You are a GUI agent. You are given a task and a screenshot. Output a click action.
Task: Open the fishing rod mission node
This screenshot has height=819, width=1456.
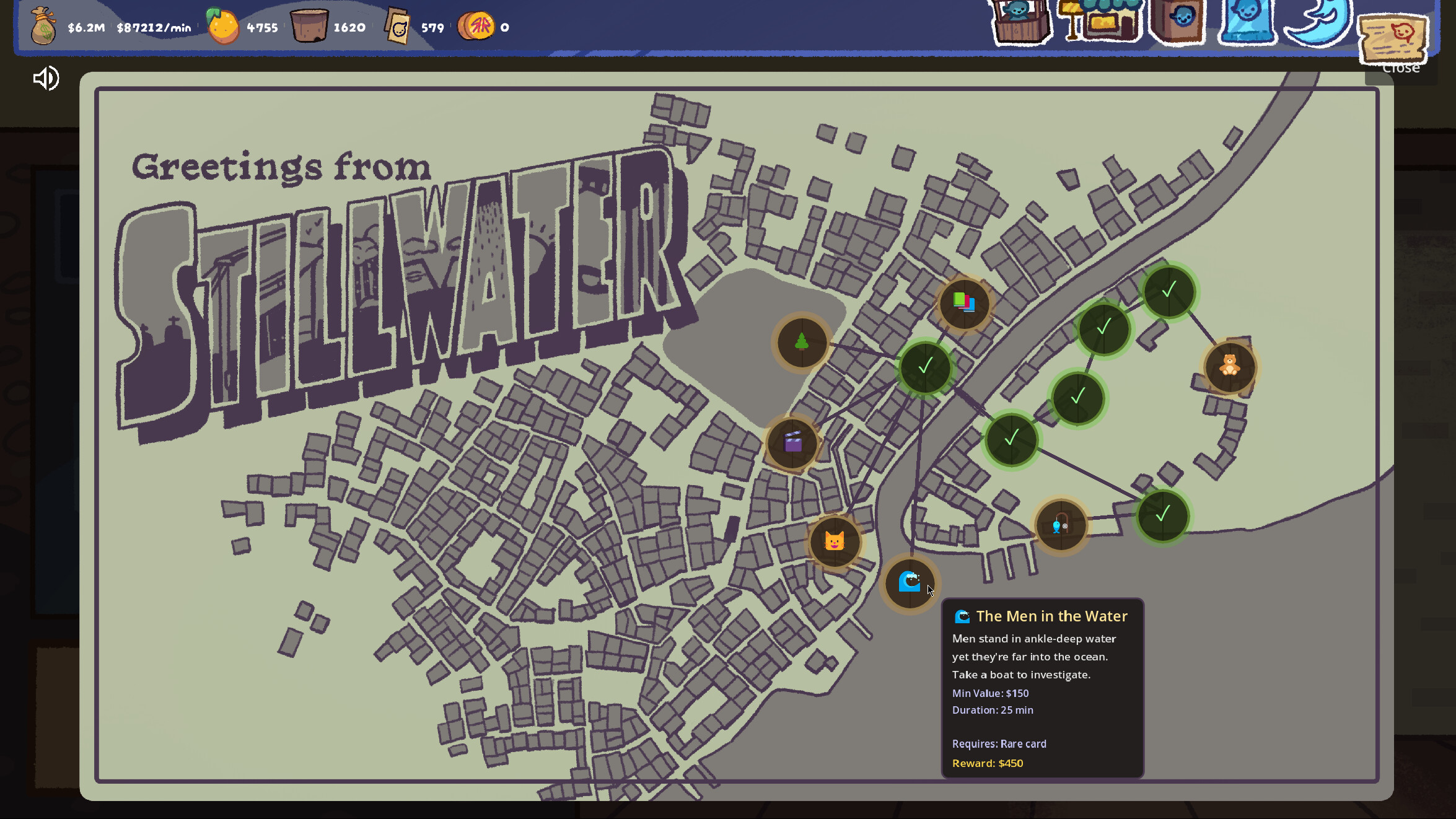pyautogui.click(x=1061, y=525)
